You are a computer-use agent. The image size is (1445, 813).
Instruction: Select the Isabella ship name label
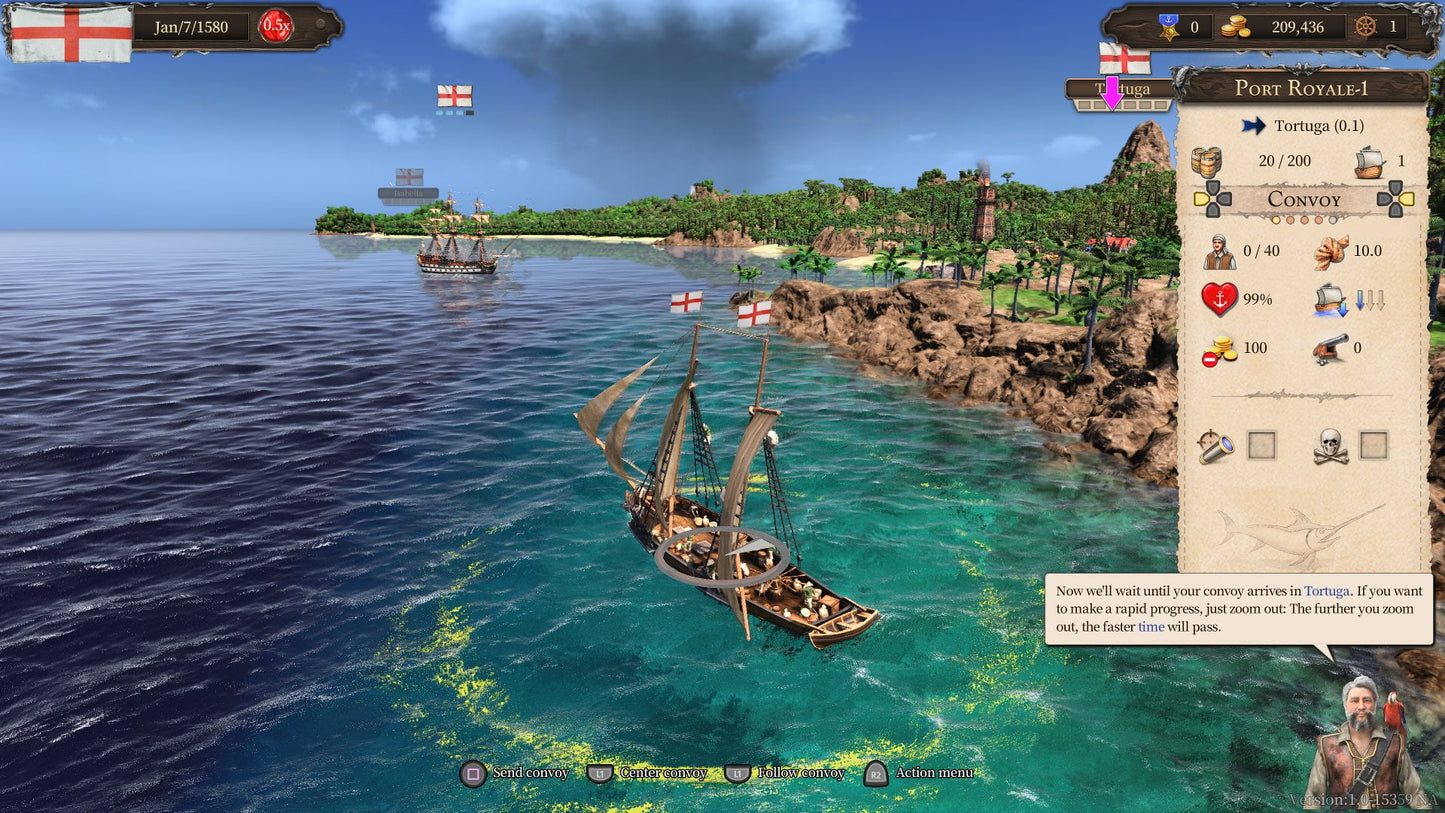pyautogui.click(x=408, y=193)
